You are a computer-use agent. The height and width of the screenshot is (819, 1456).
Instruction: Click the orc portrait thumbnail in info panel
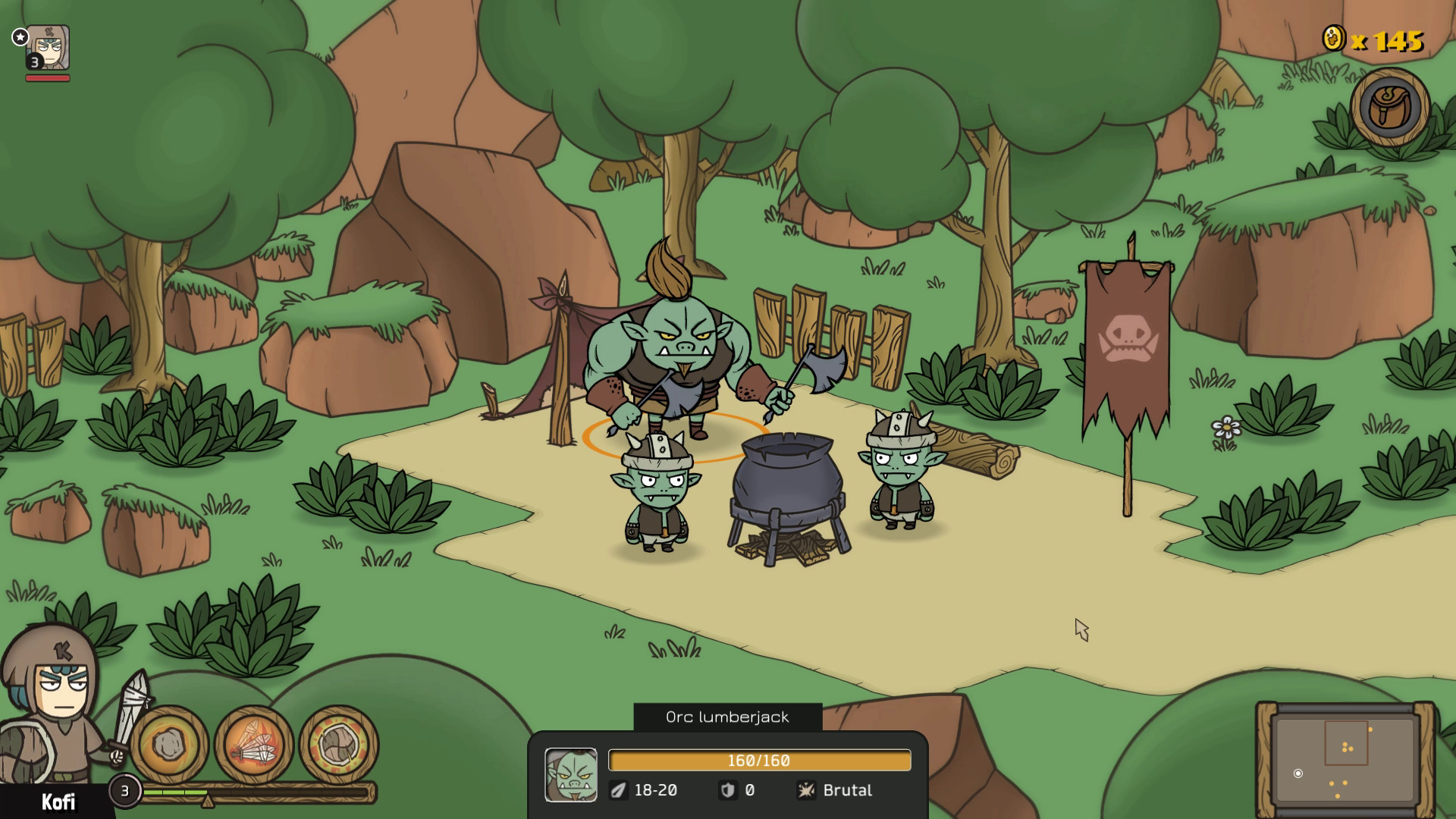[x=572, y=773]
